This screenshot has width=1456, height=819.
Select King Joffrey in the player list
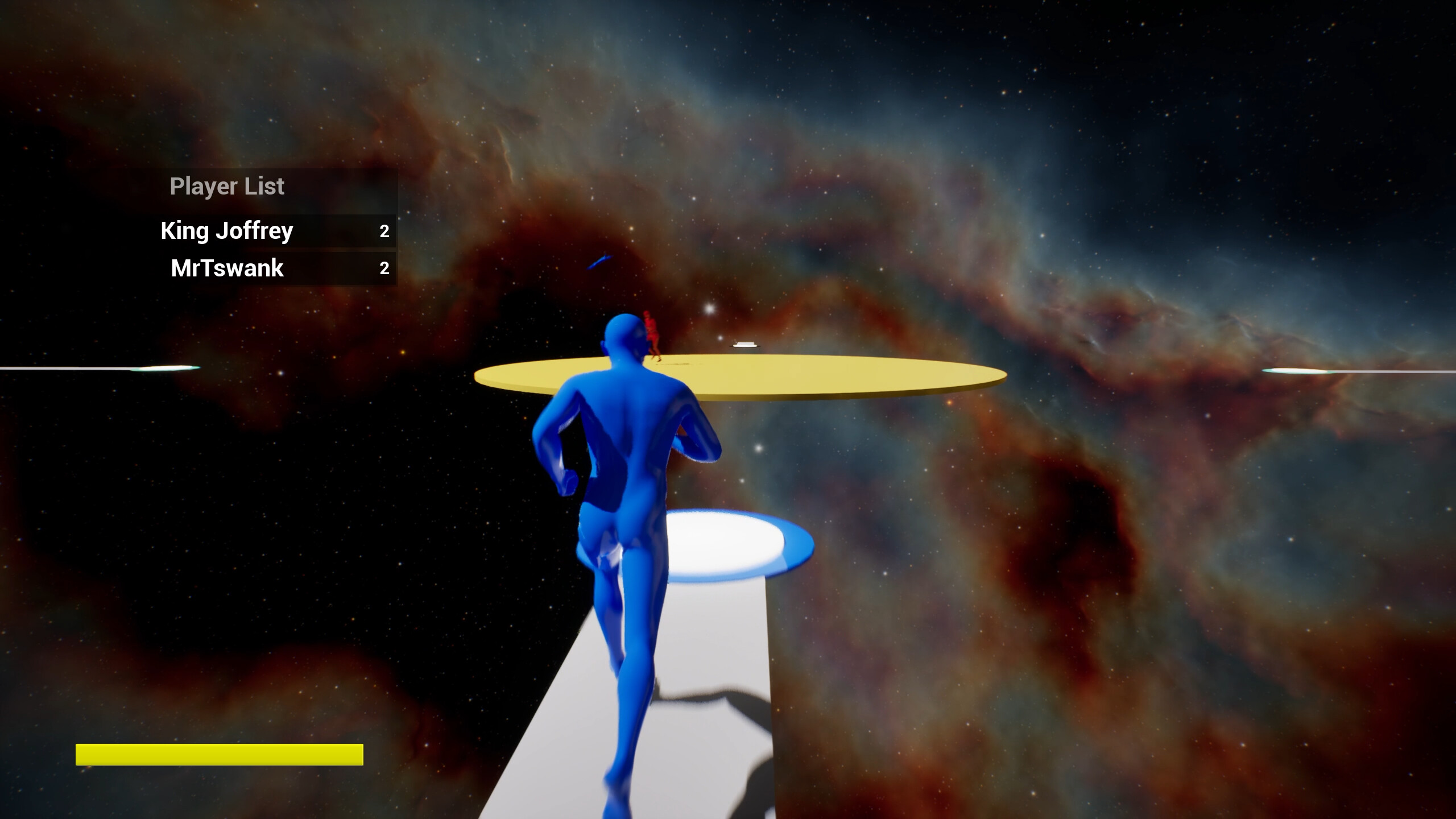pos(226,230)
